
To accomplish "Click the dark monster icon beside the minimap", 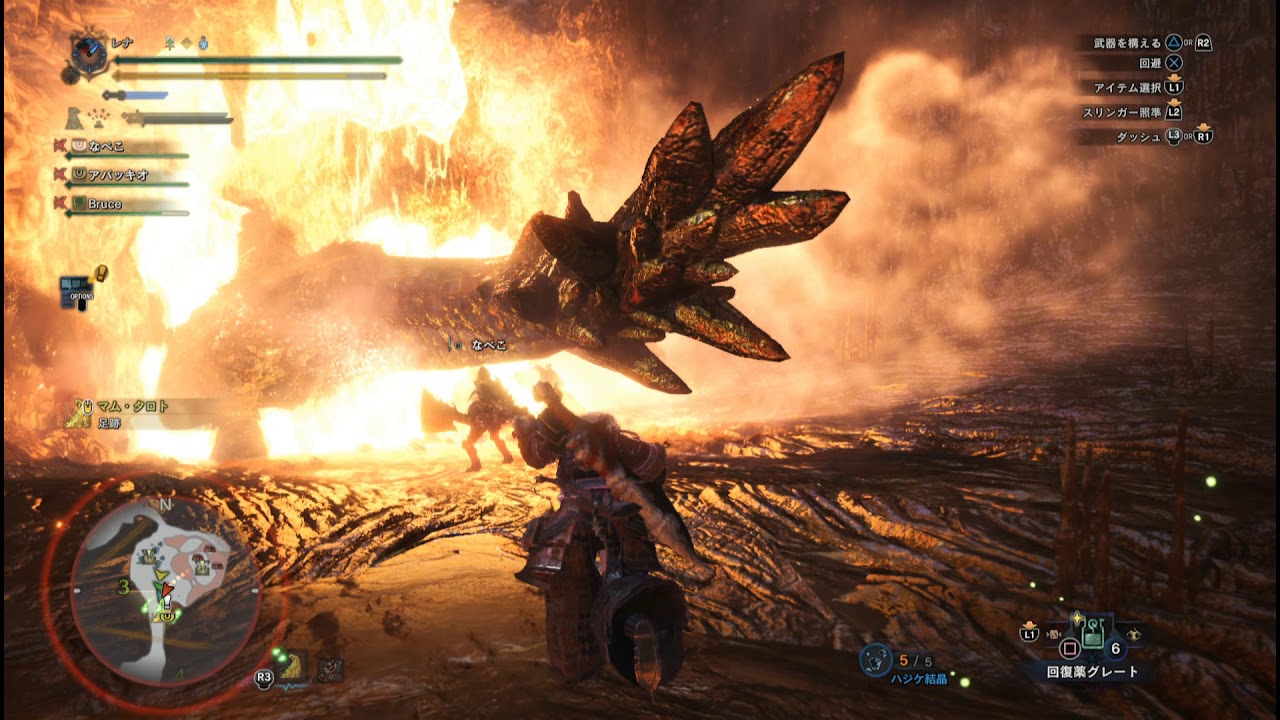I will click(x=330, y=670).
